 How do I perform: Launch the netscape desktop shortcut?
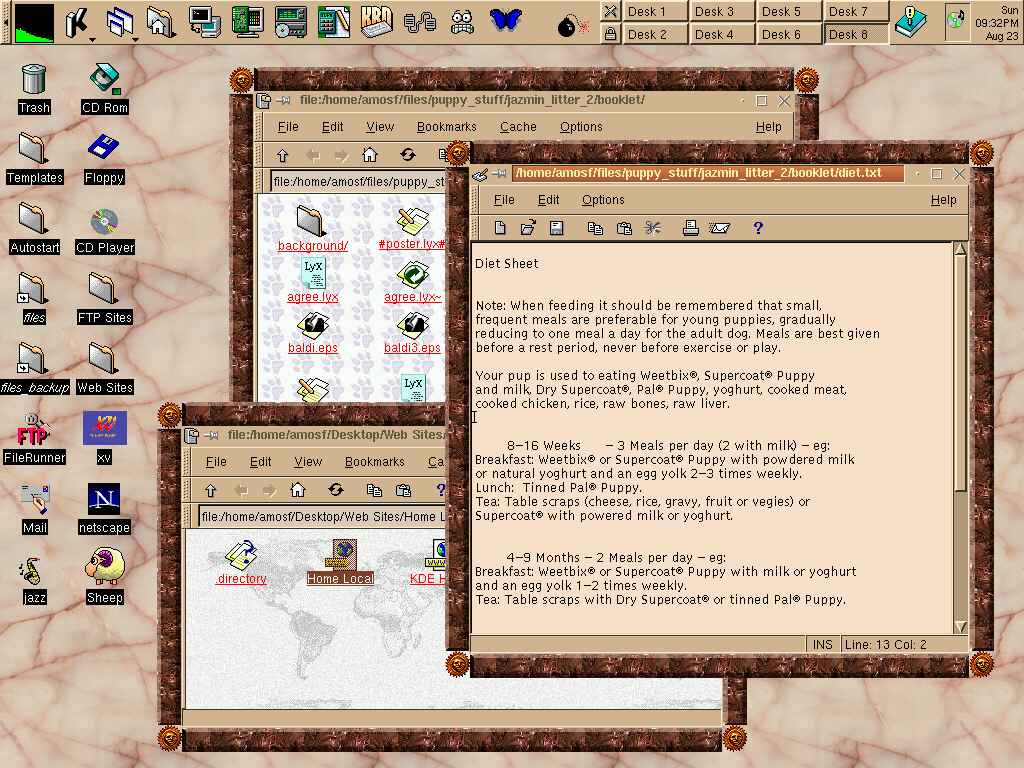pos(104,507)
